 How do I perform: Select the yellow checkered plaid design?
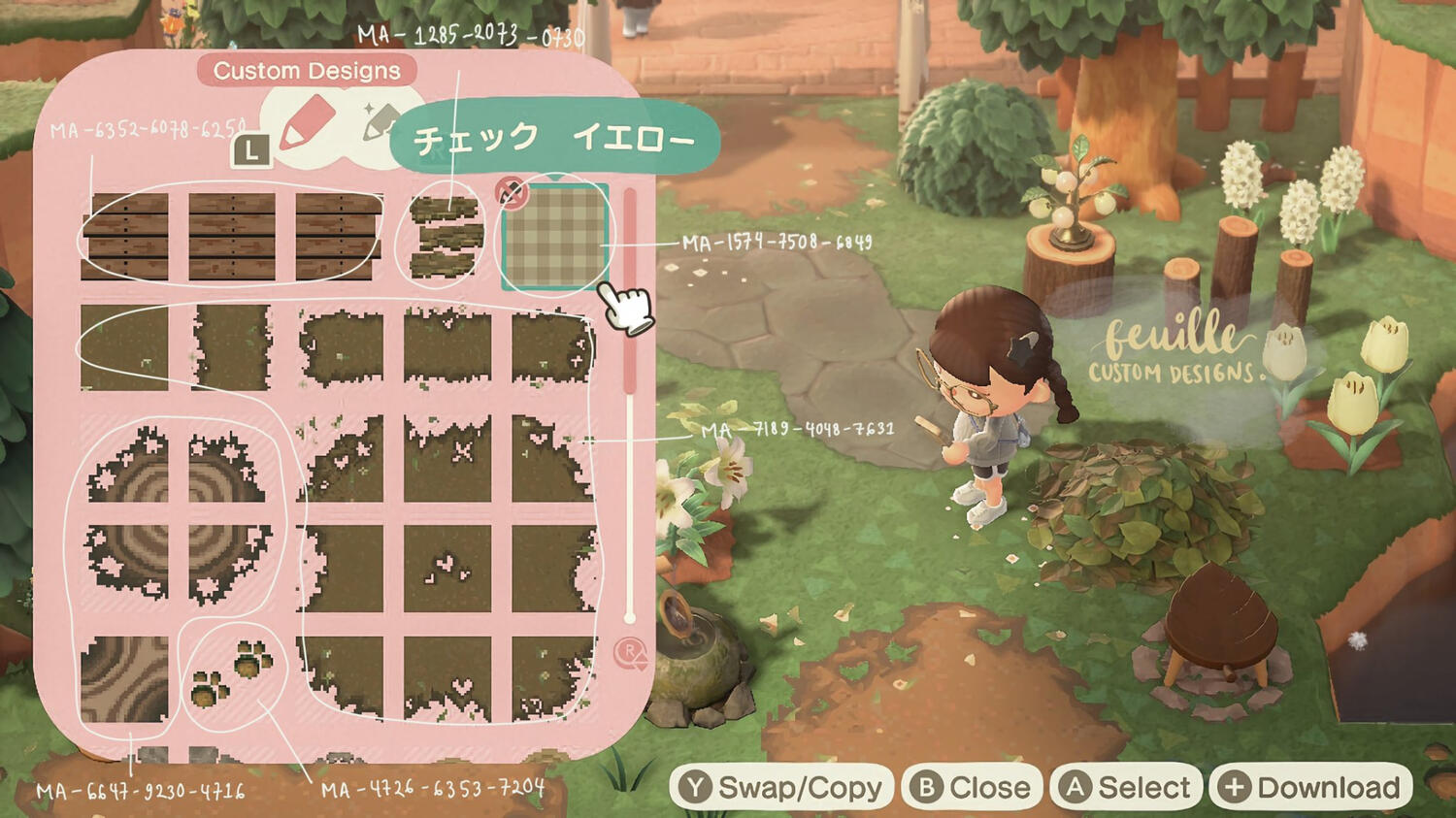(555, 238)
